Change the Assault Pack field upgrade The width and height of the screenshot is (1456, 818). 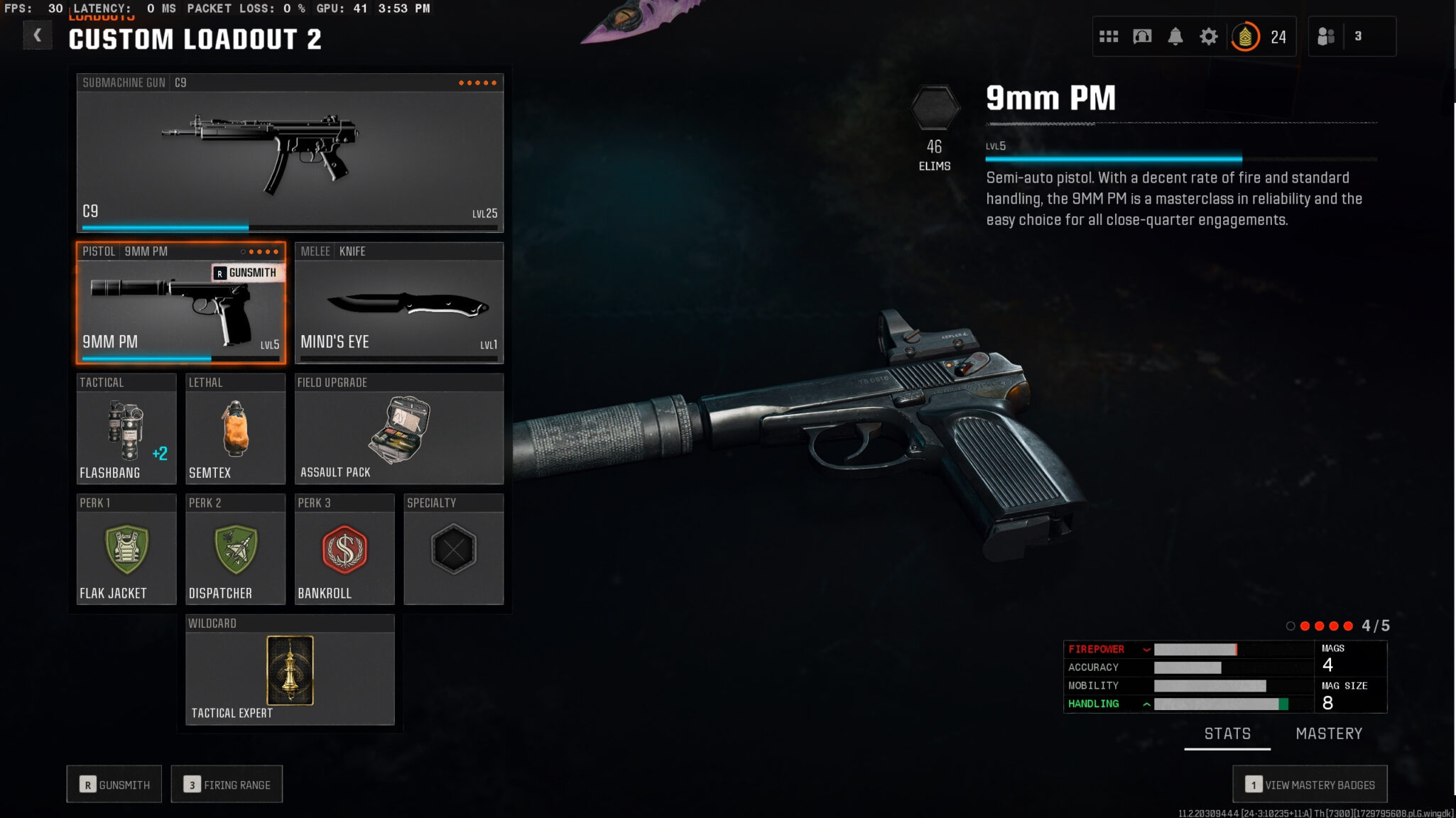click(x=398, y=429)
